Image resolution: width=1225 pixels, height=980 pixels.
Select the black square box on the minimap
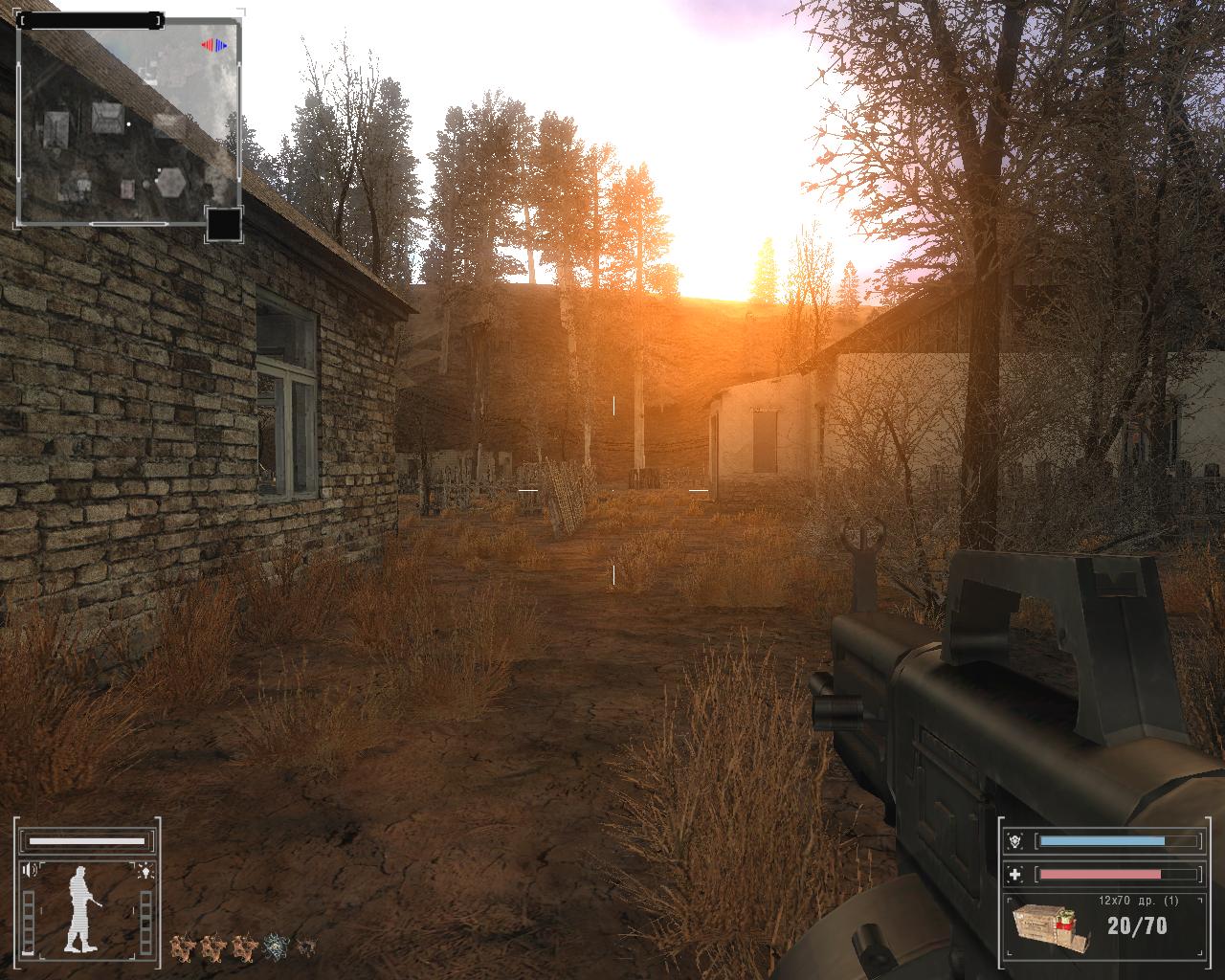click(x=223, y=225)
